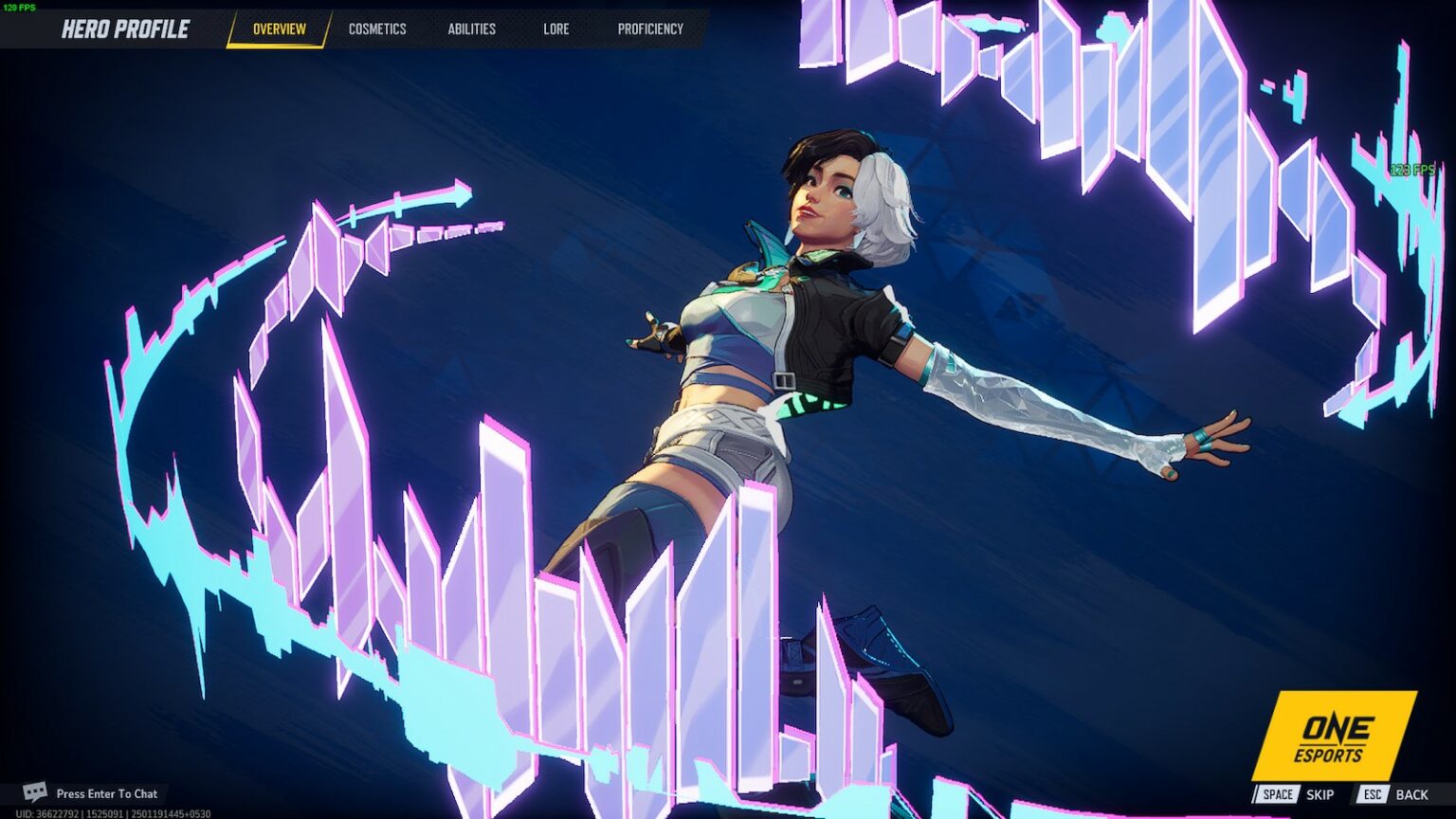This screenshot has height=819, width=1456.
Task: Show the Abilities tab
Action: coord(471,29)
